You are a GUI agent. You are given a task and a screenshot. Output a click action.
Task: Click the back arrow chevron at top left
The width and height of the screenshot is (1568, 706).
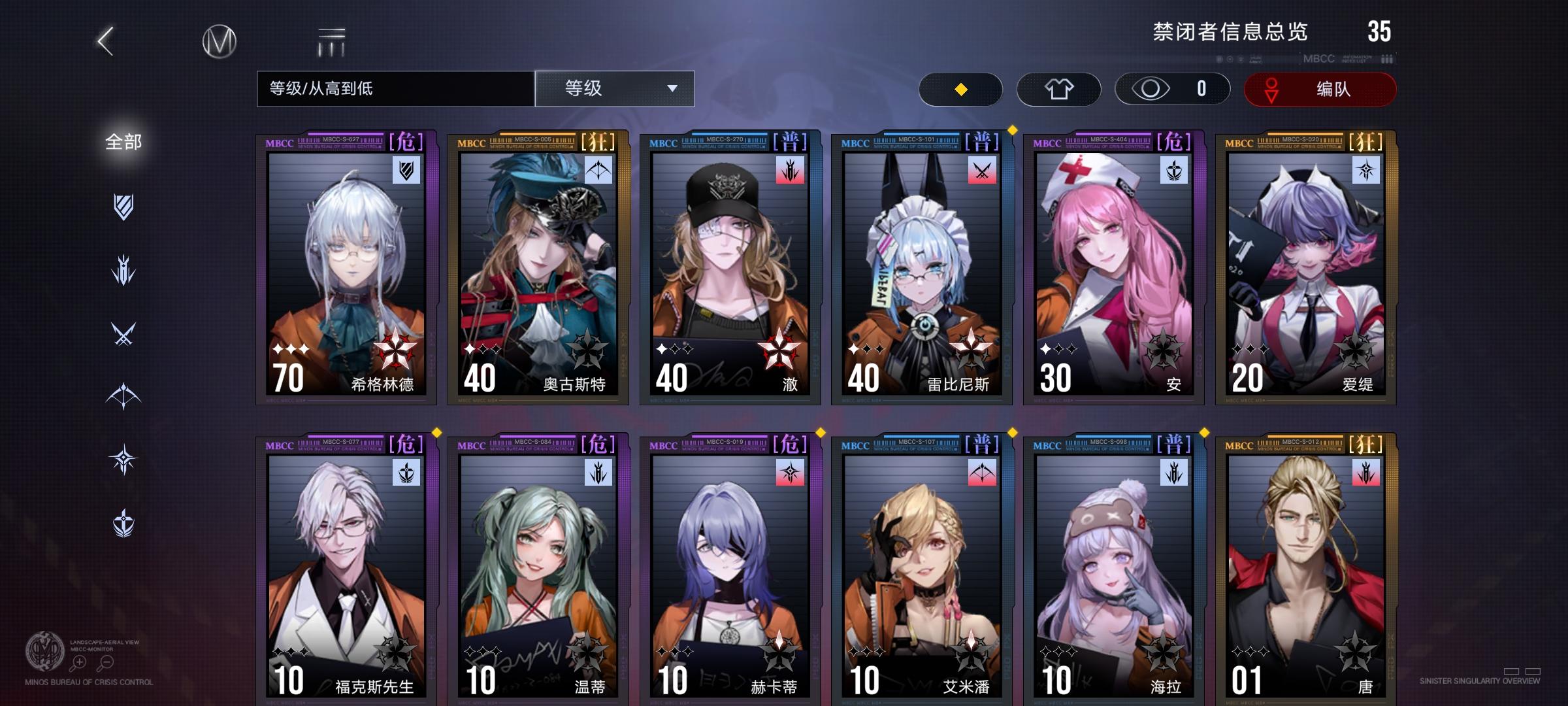coord(105,41)
